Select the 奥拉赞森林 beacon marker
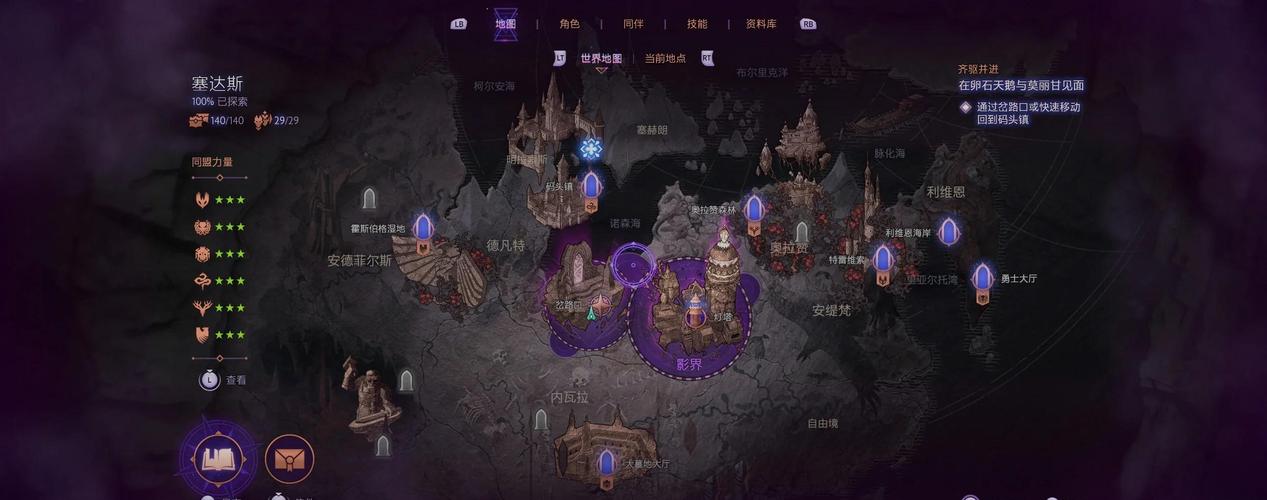1267x500 pixels. tap(754, 210)
